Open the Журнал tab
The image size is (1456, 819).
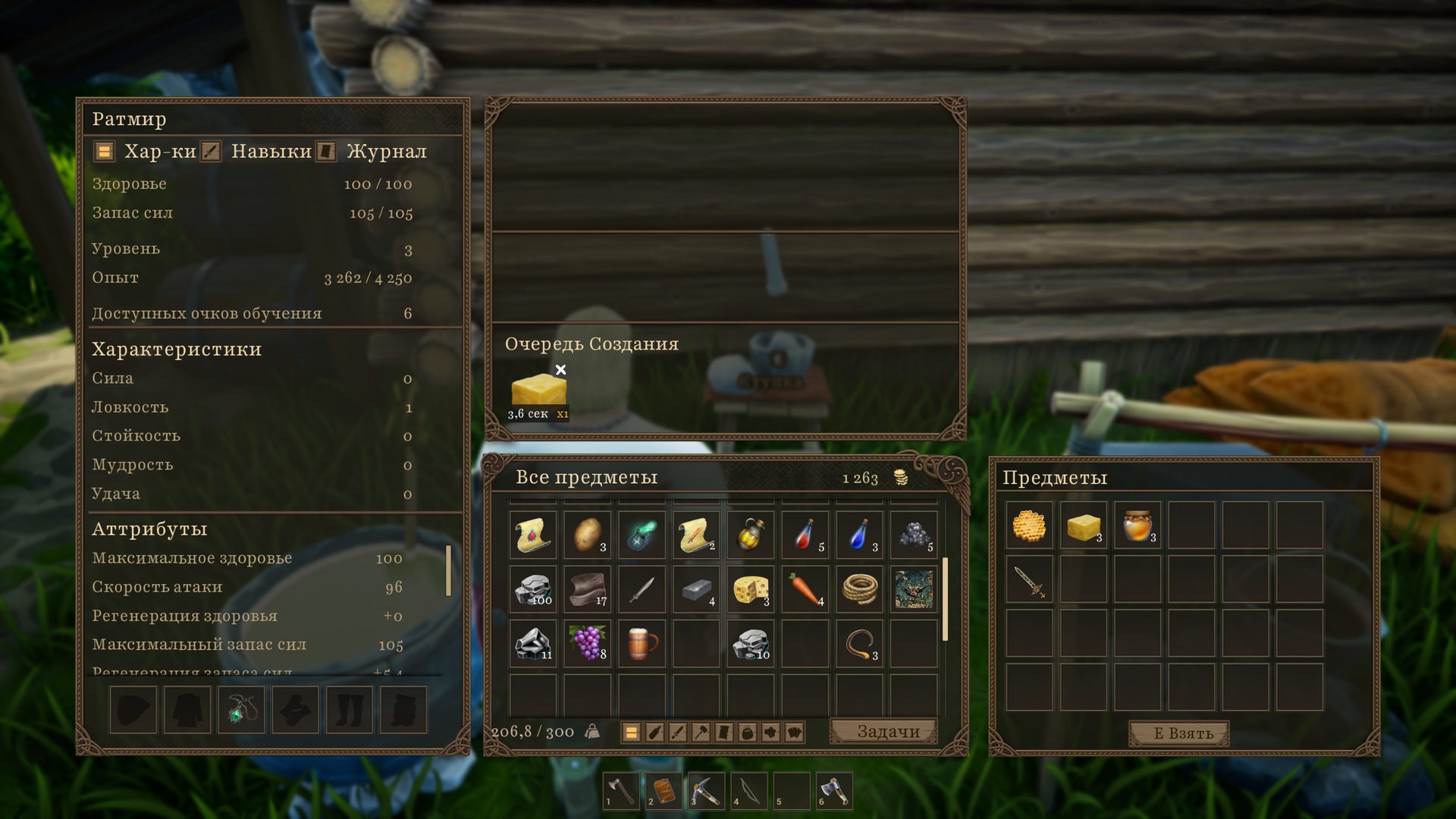tap(385, 152)
